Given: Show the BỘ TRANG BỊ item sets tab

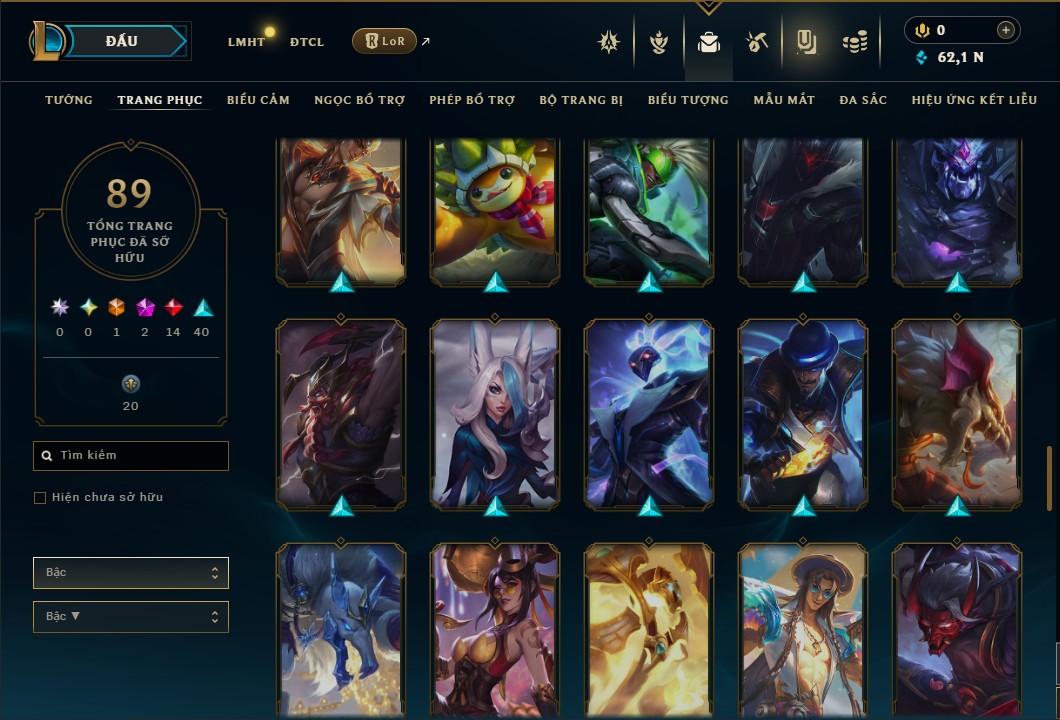Looking at the screenshot, I should 581,100.
